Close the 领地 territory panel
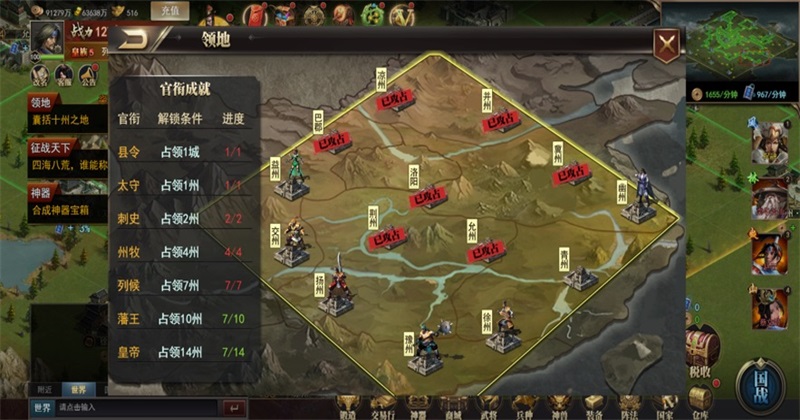This screenshot has width=800, height=420. click(x=666, y=43)
